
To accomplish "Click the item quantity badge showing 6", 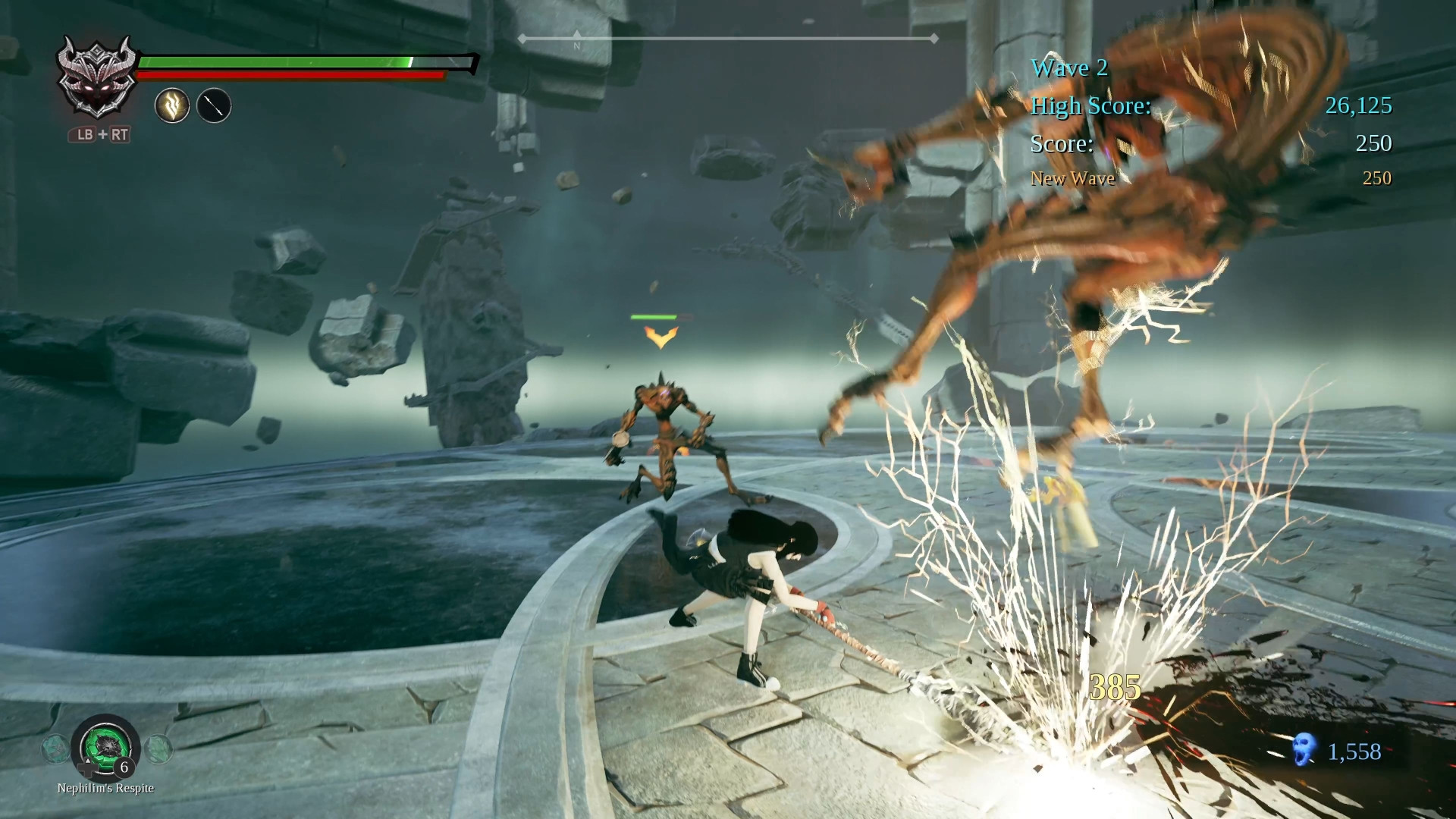I will (124, 768).
